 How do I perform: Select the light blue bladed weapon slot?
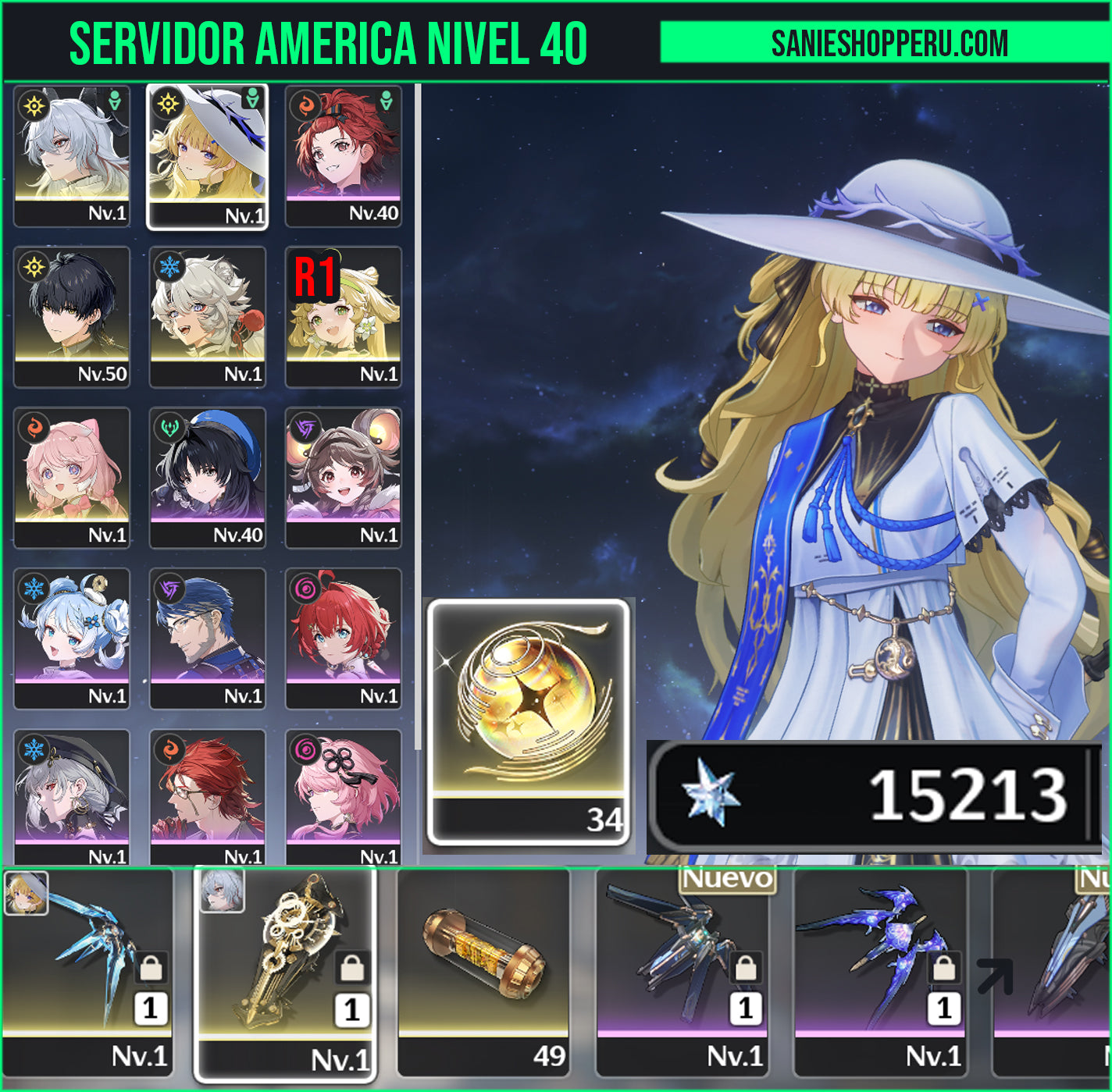[x=87, y=972]
